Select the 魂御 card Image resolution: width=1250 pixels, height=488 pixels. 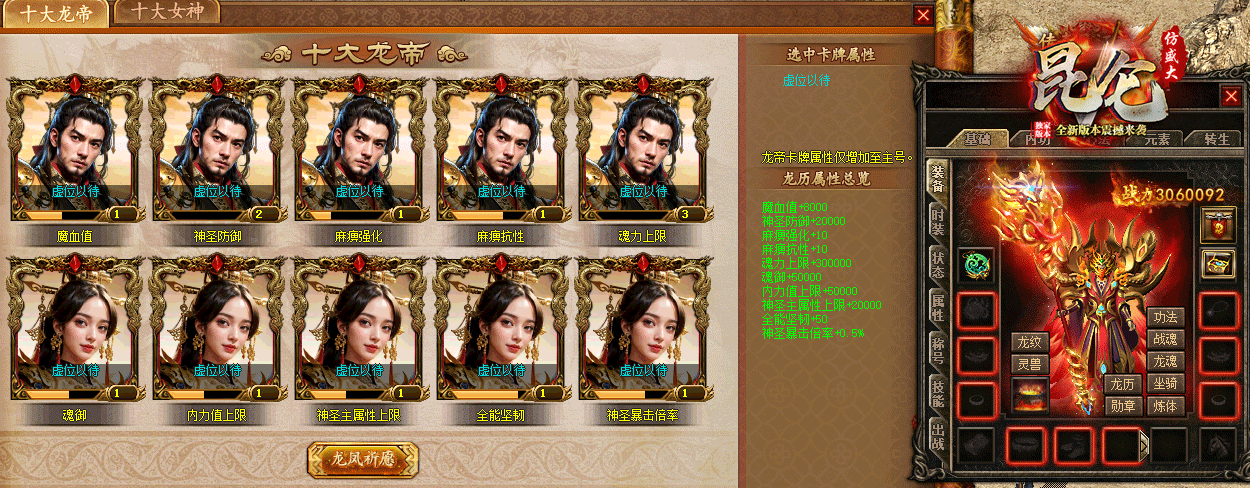point(75,330)
